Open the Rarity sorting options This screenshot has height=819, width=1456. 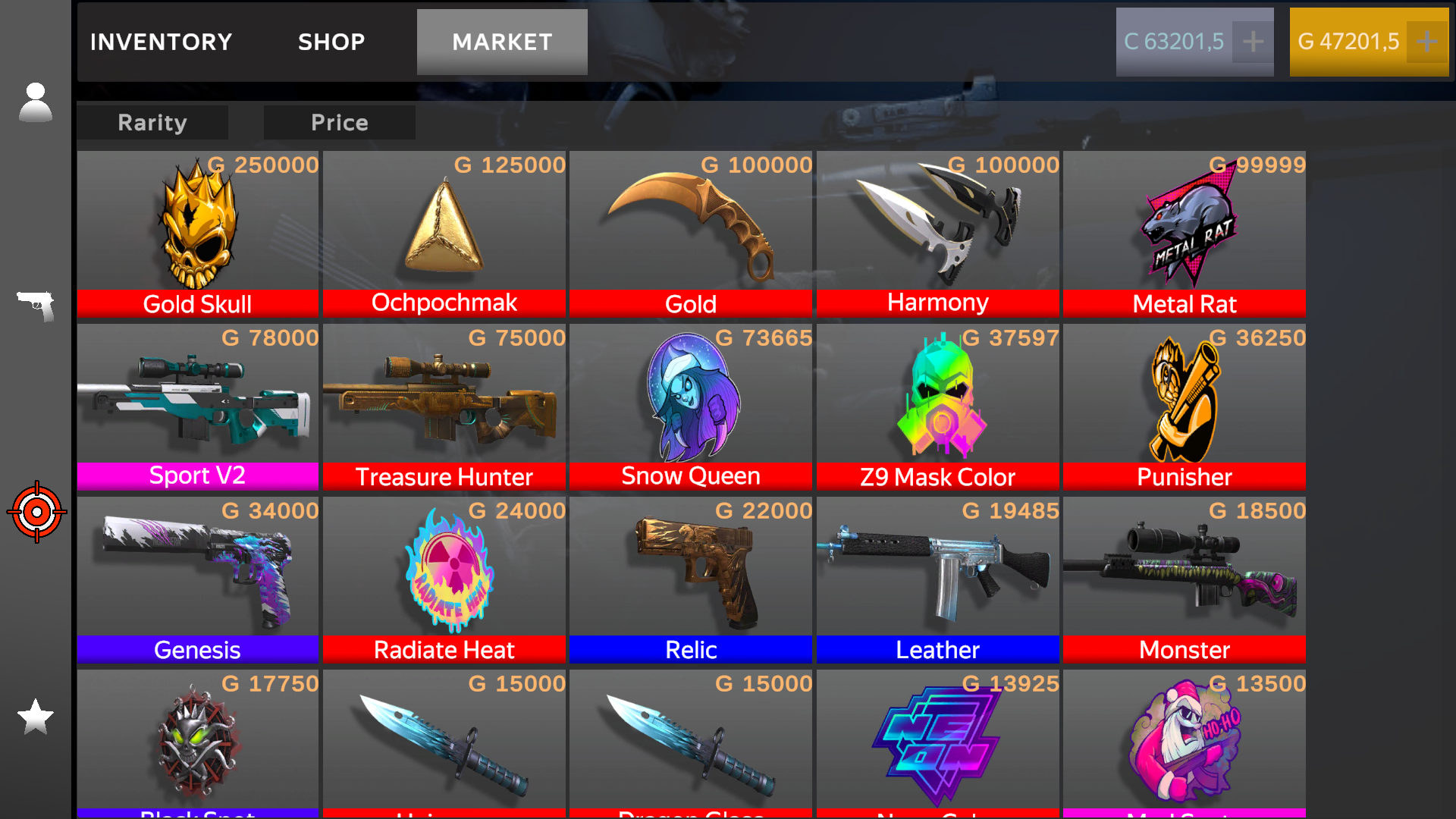click(152, 122)
